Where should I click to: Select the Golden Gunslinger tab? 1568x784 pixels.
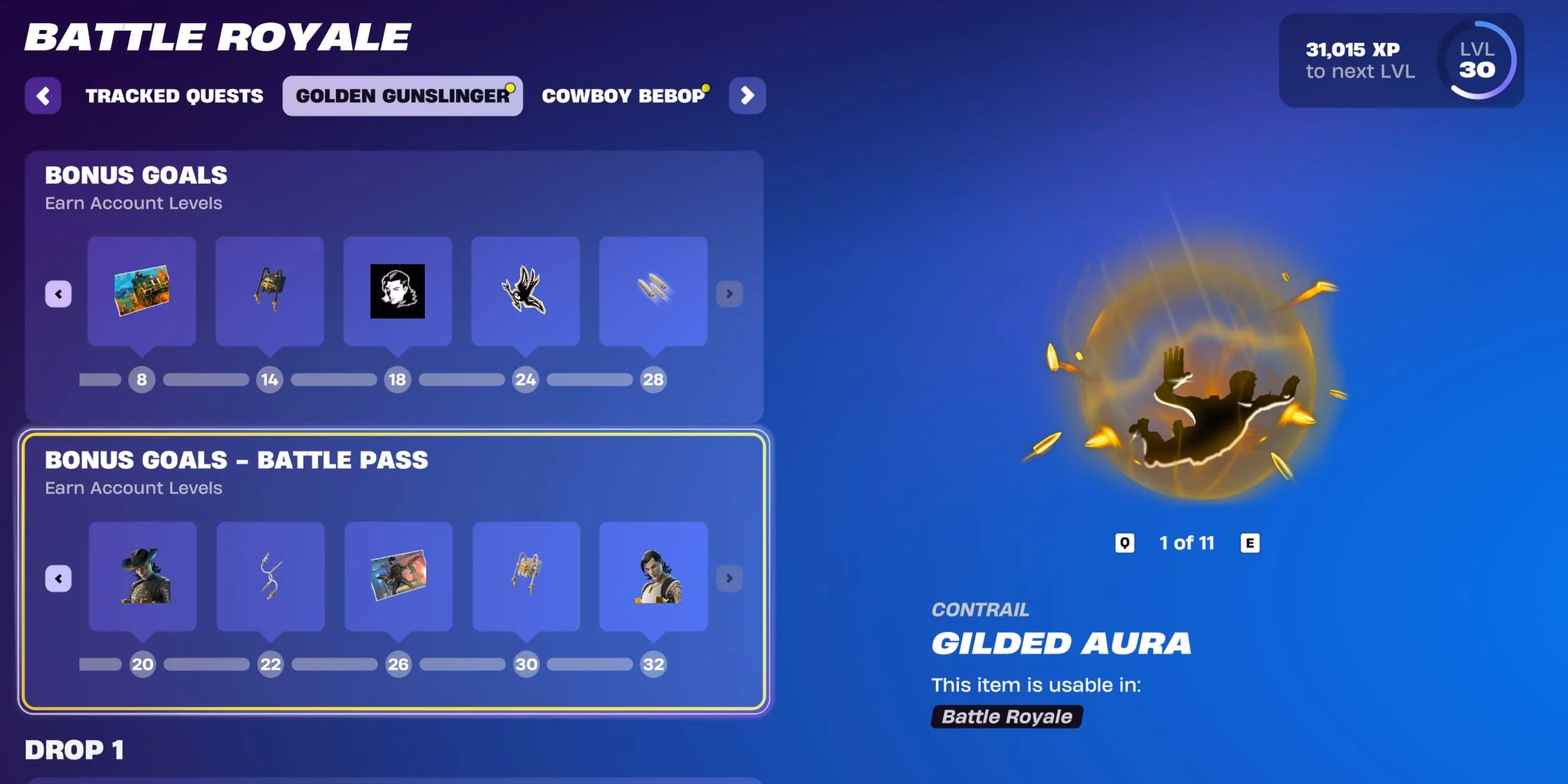coord(402,96)
